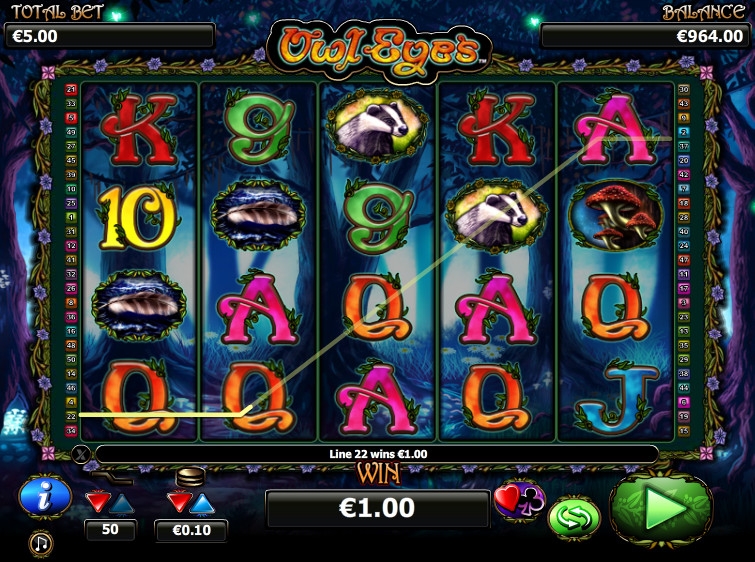Activate autoplay with the green circular arrows button
The image size is (755, 562).
tap(573, 517)
